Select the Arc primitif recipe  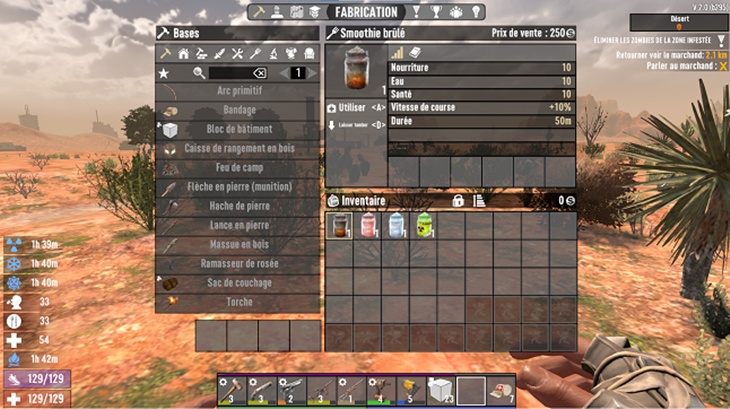[x=238, y=91]
